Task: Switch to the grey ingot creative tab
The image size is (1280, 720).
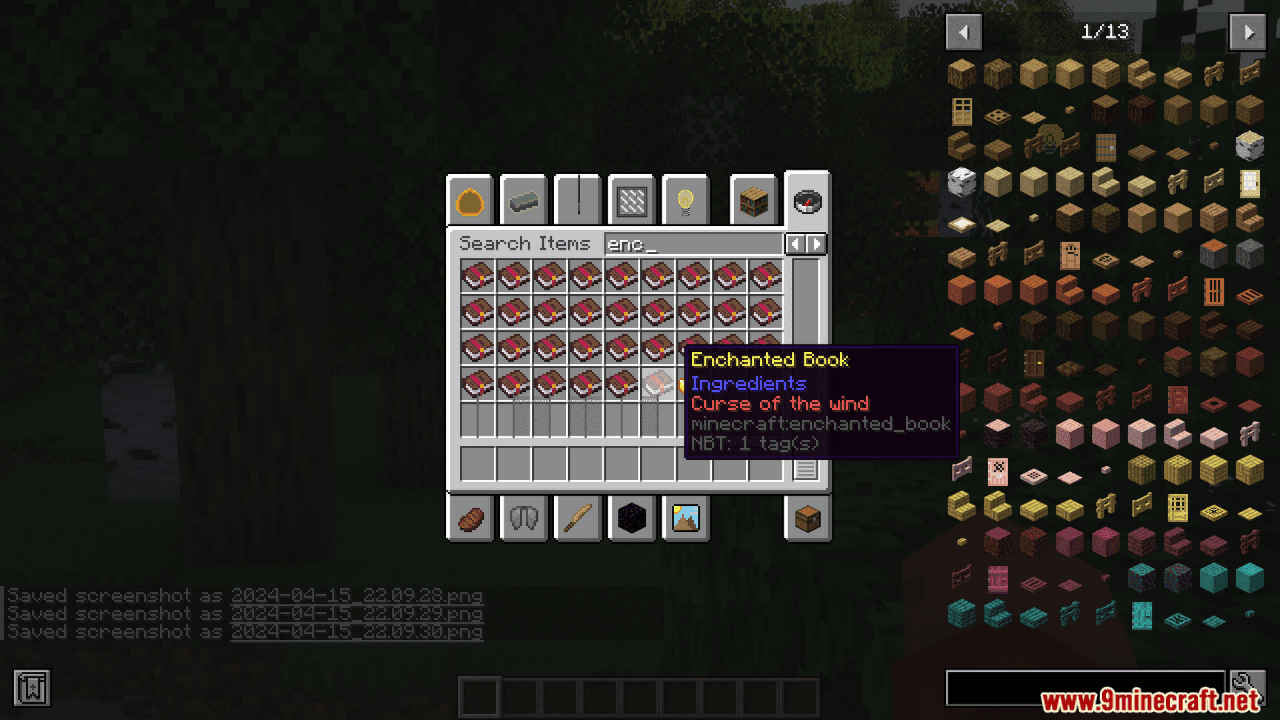Action: pyautogui.click(x=524, y=203)
